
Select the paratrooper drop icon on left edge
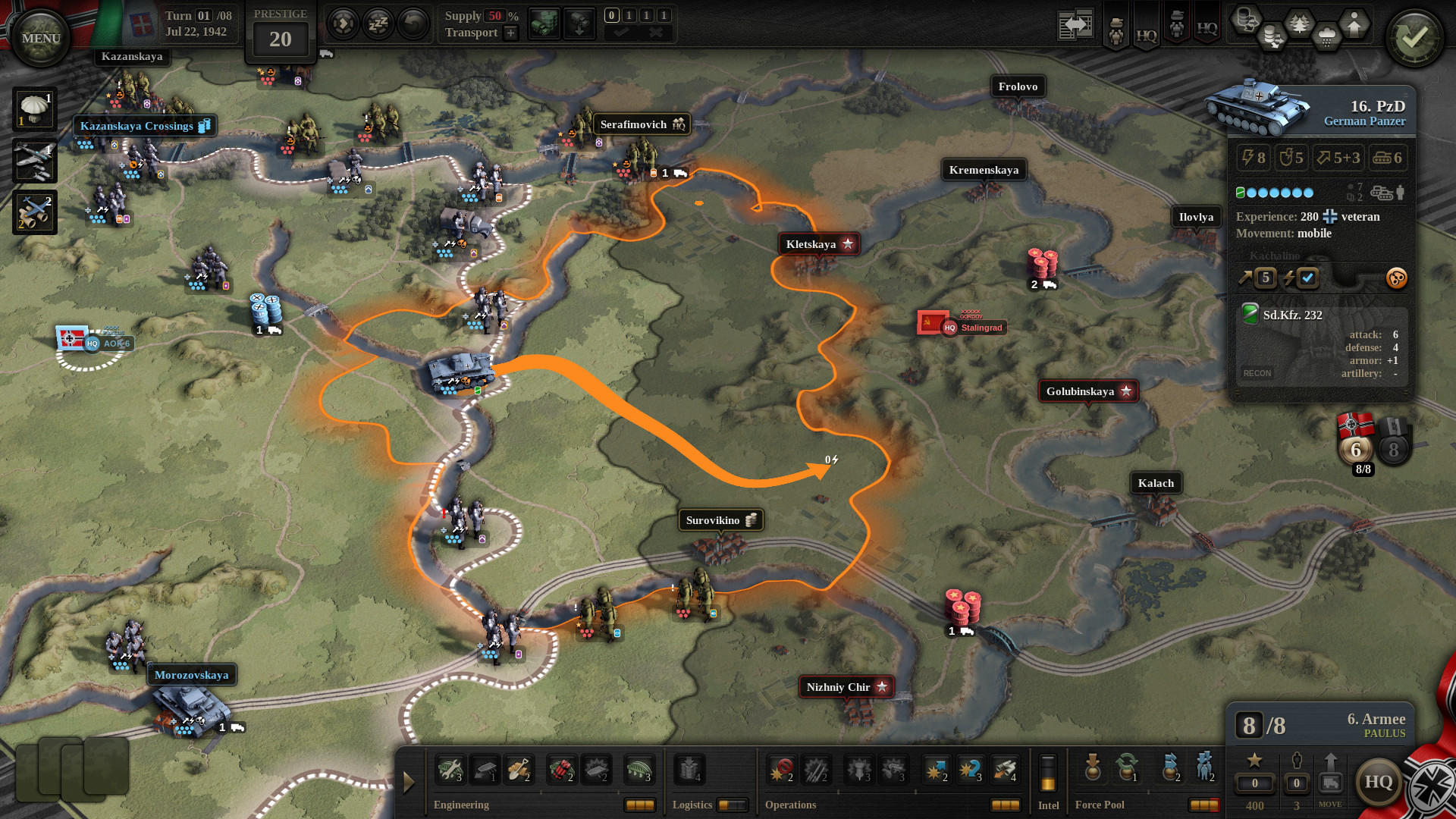click(x=34, y=108)
